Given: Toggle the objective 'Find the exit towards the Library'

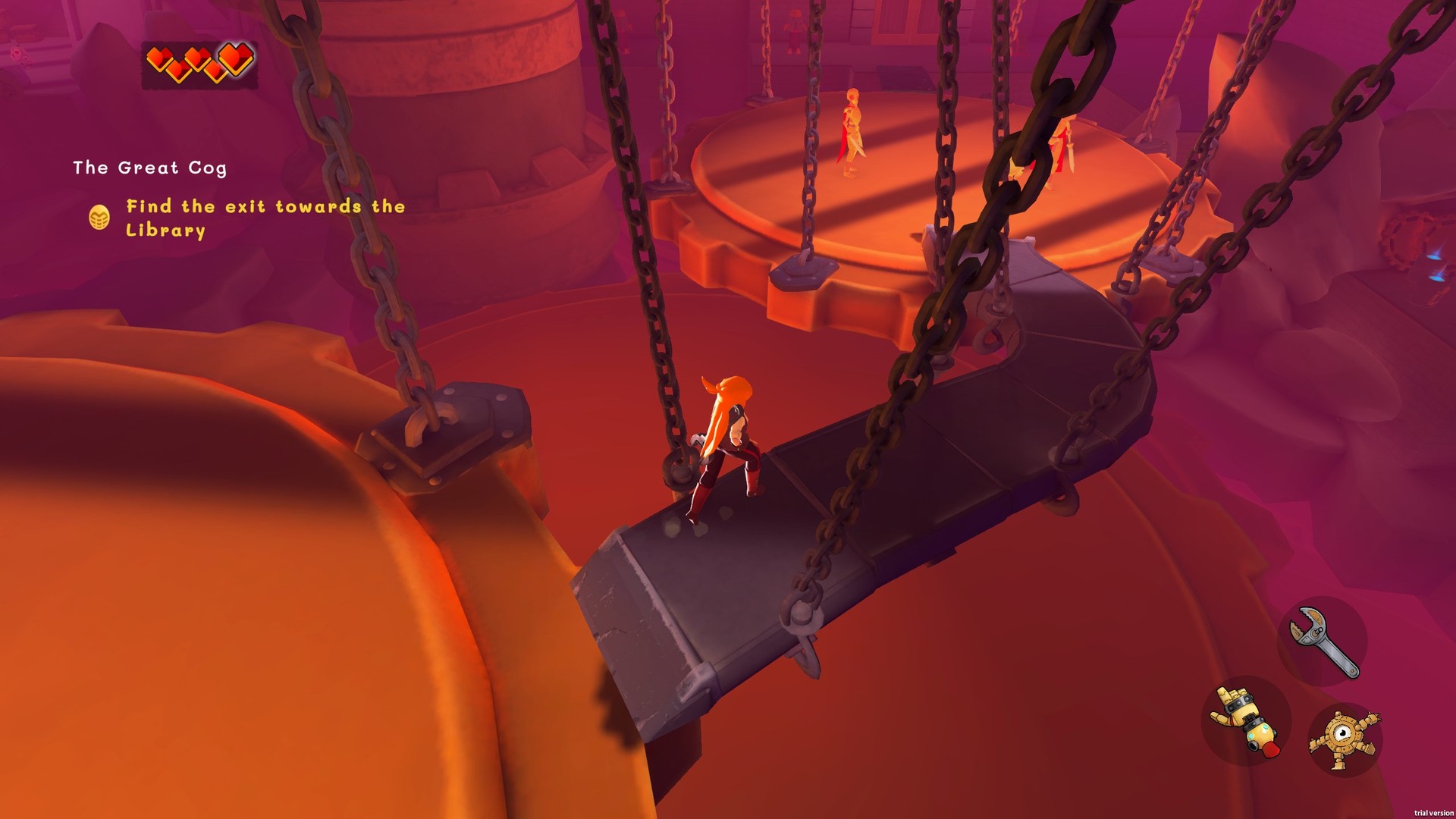Looking at the screenshot, I should point(264,218).
